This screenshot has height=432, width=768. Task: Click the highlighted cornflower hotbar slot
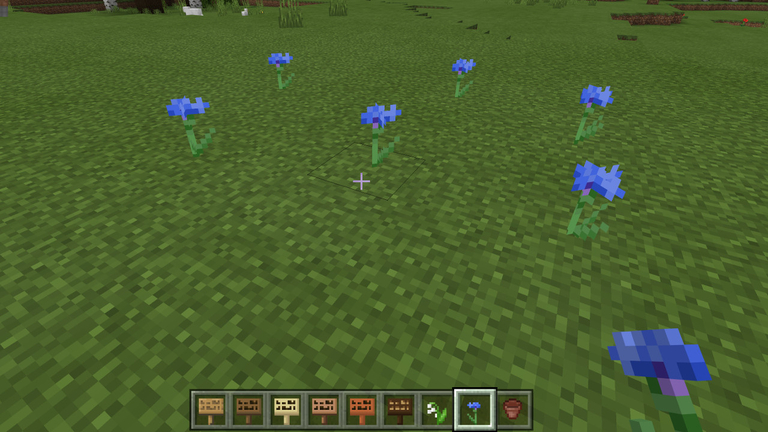pos(475,409)
